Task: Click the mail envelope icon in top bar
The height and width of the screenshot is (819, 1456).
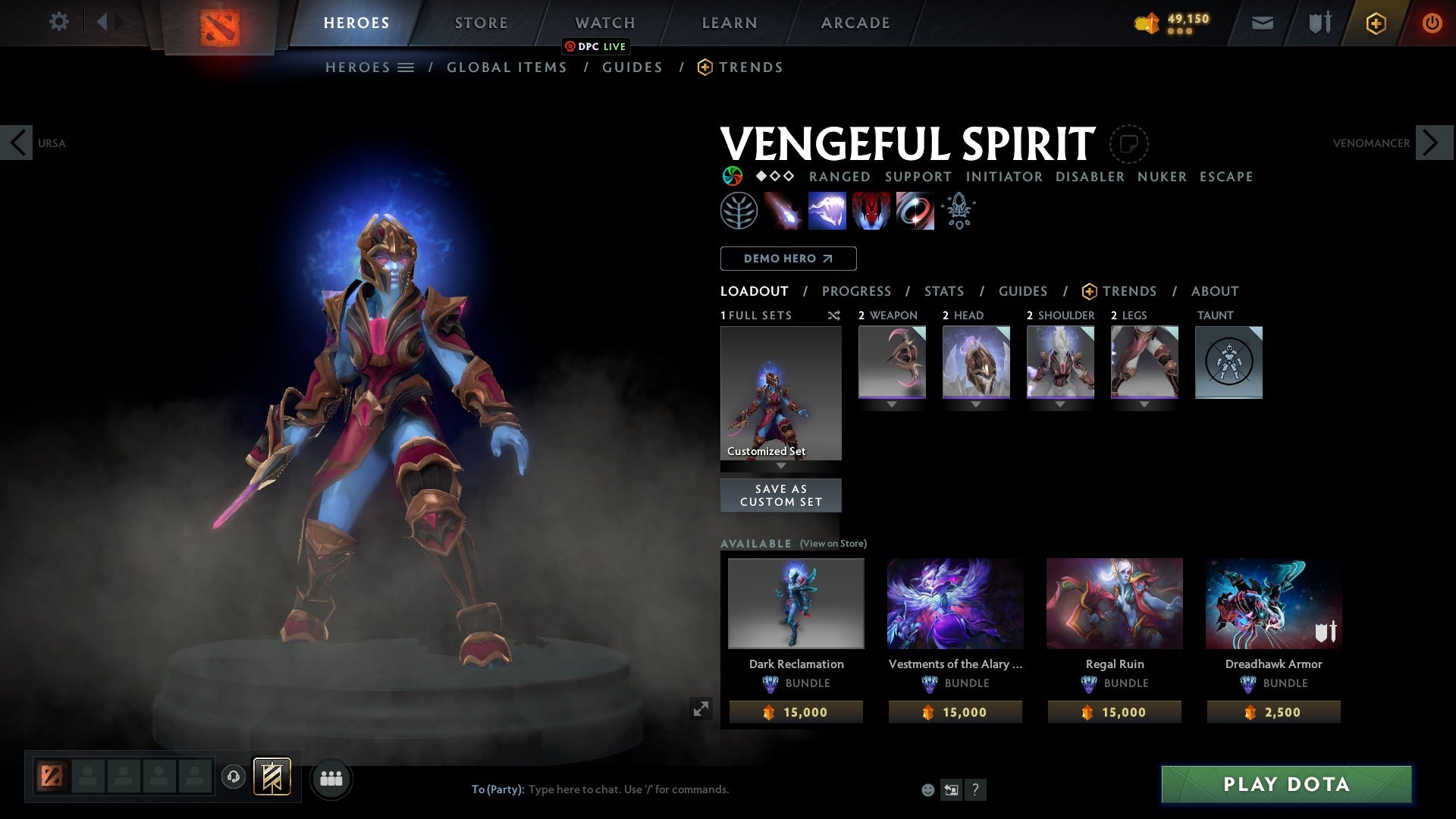Action: click(1261, 22)
